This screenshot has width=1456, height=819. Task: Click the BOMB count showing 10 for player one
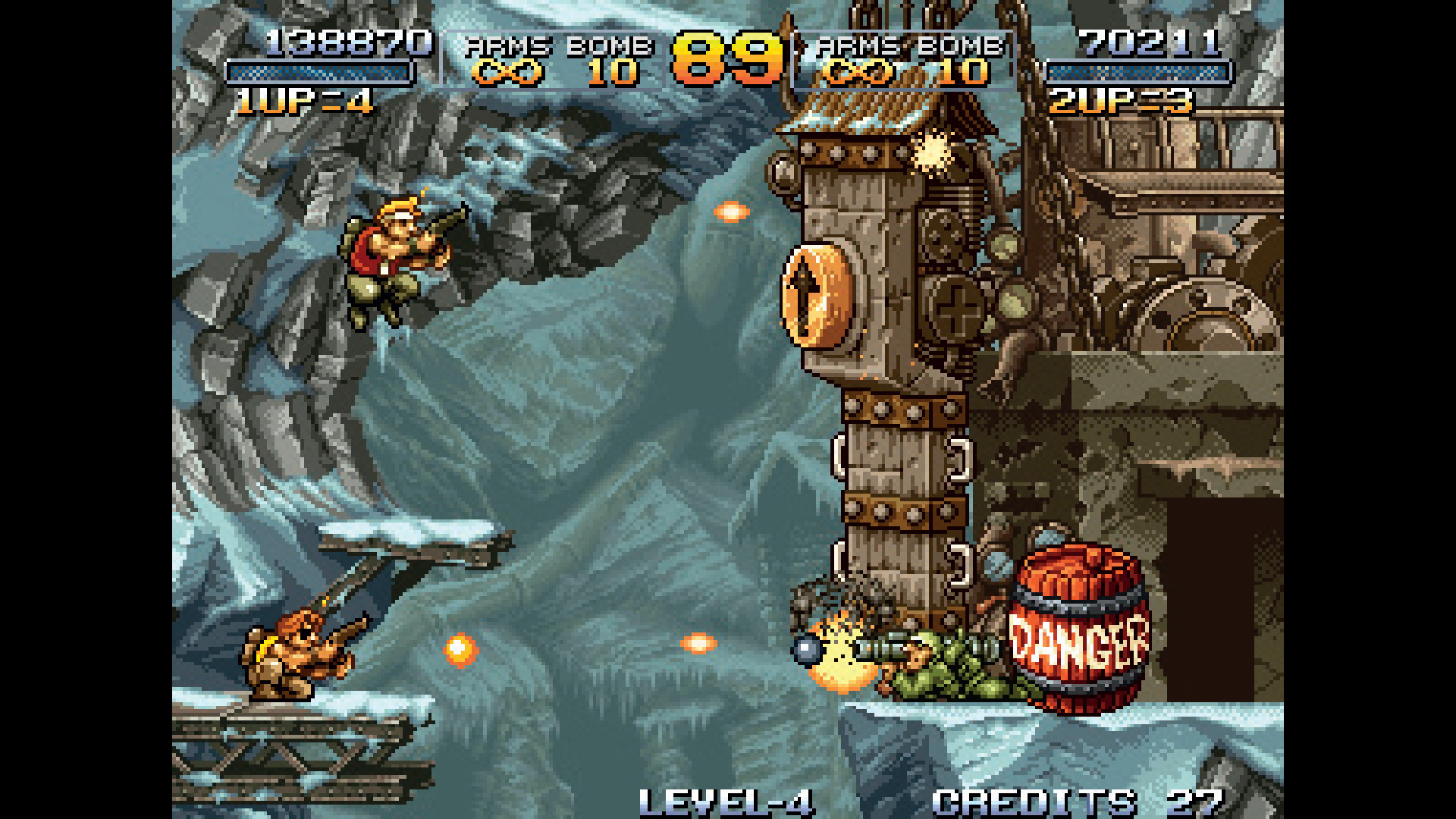coord(614,74)
